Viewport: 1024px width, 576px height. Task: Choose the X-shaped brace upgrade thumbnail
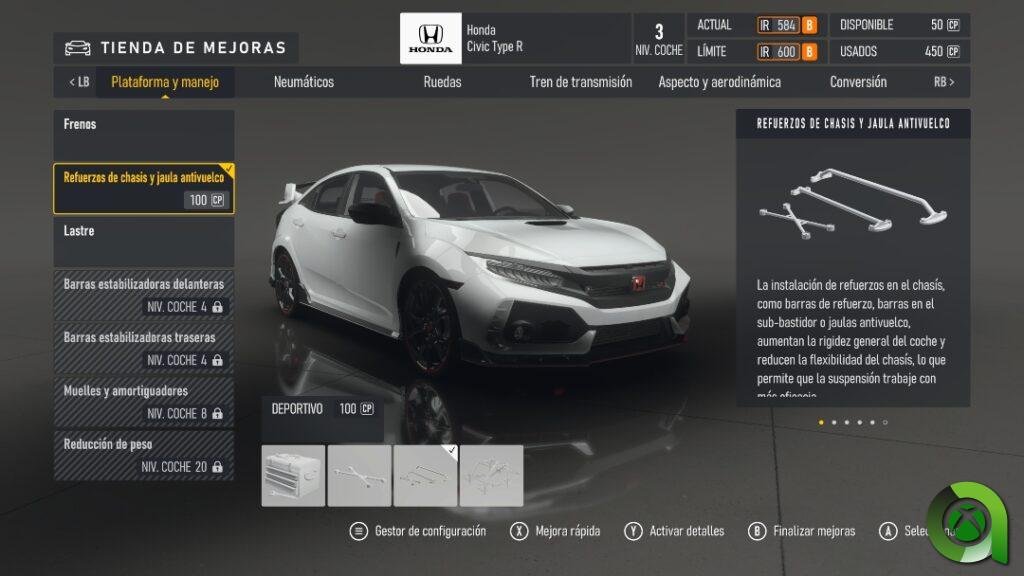pyautogui.click(x=359, y=475)
